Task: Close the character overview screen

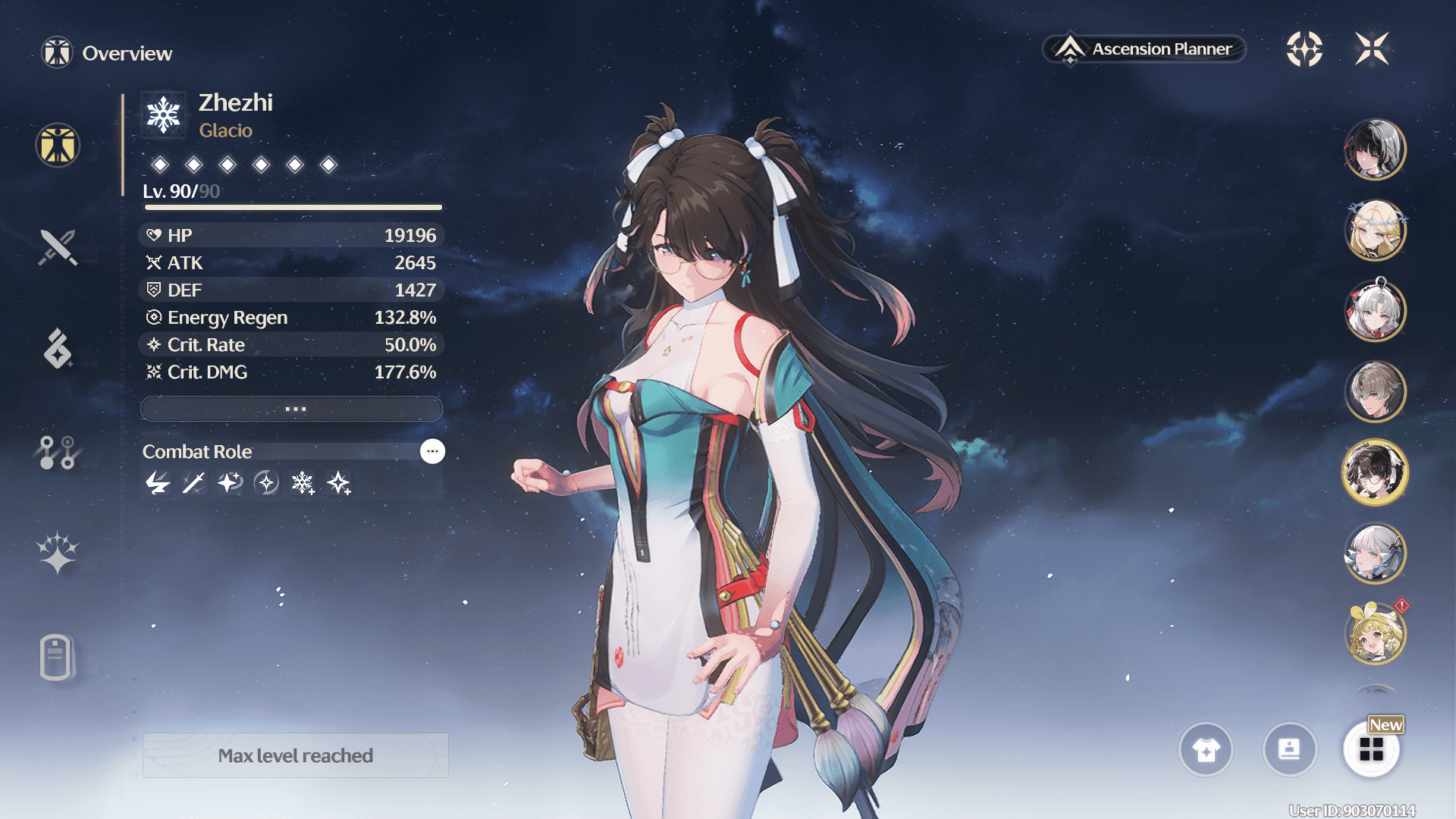Action: tap(1372, 49)
